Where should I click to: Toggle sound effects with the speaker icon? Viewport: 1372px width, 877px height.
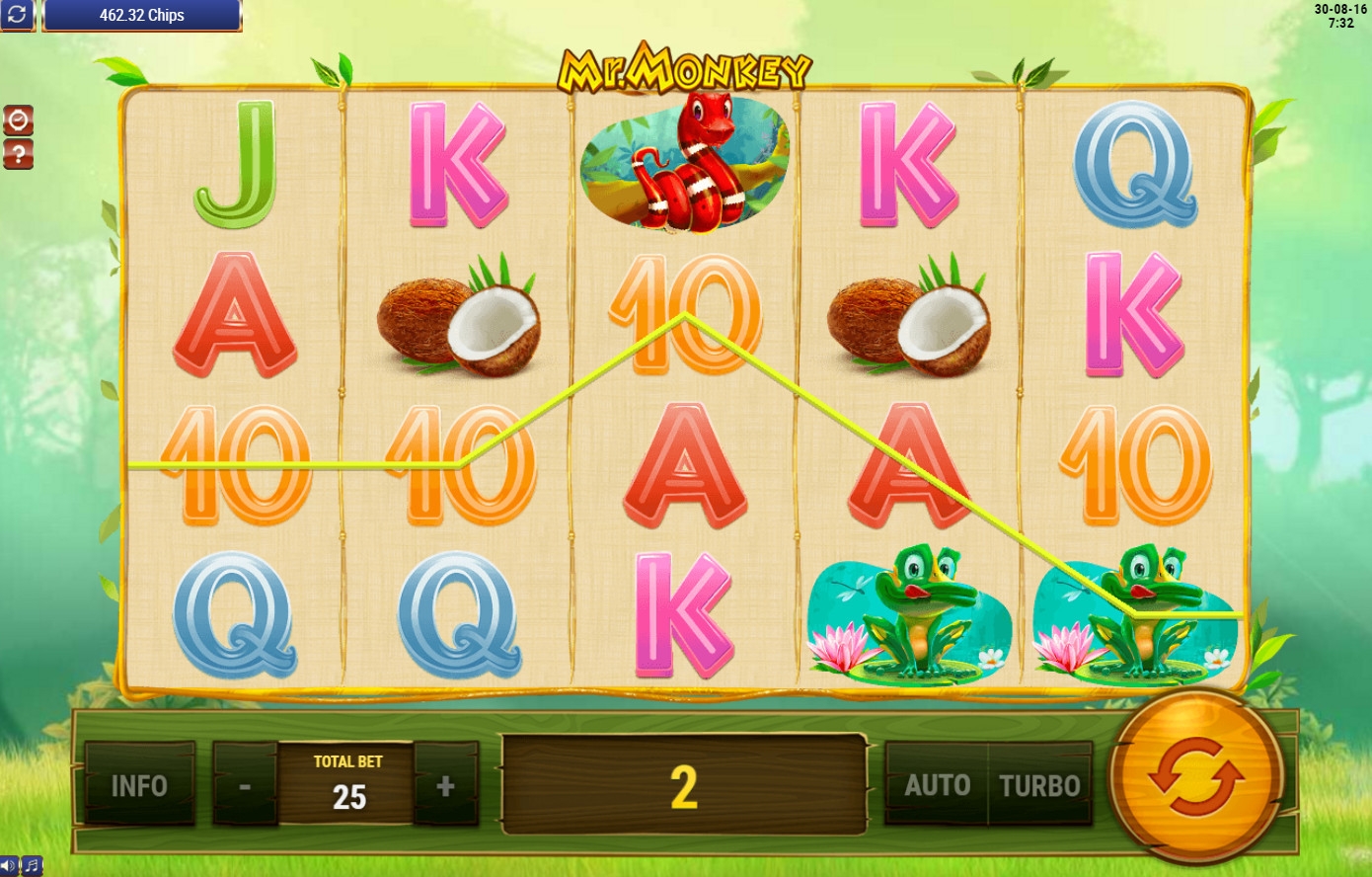coord(9,866)
